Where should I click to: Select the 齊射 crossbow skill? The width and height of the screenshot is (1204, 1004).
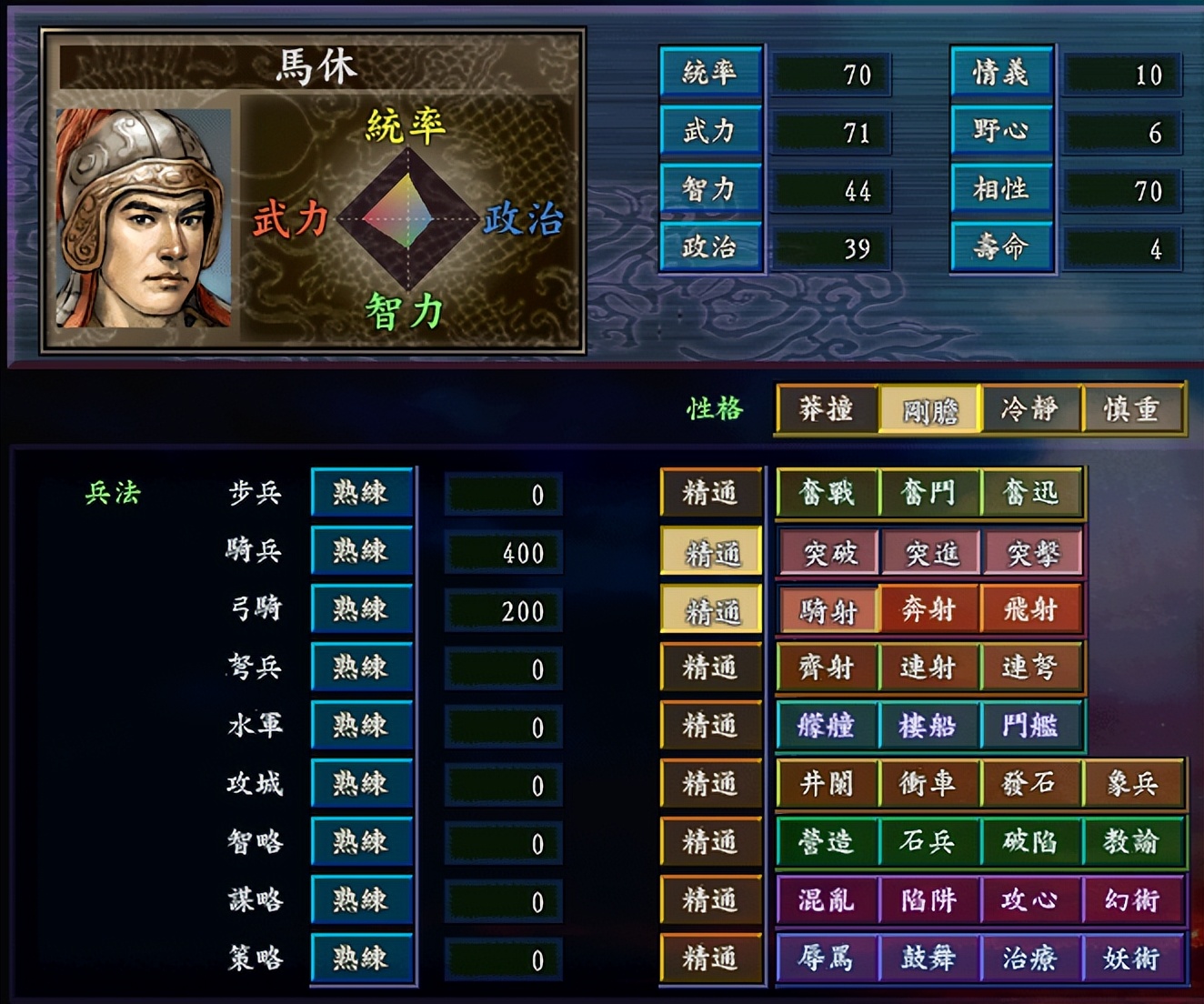[826, 668]
